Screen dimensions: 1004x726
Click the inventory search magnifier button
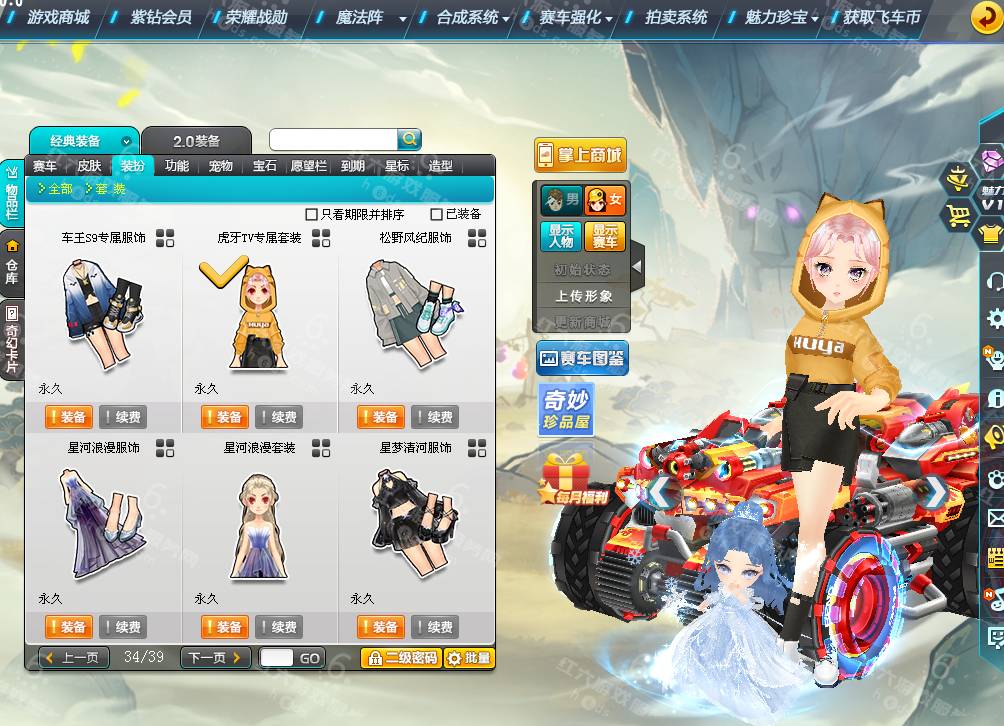point(410,139)
